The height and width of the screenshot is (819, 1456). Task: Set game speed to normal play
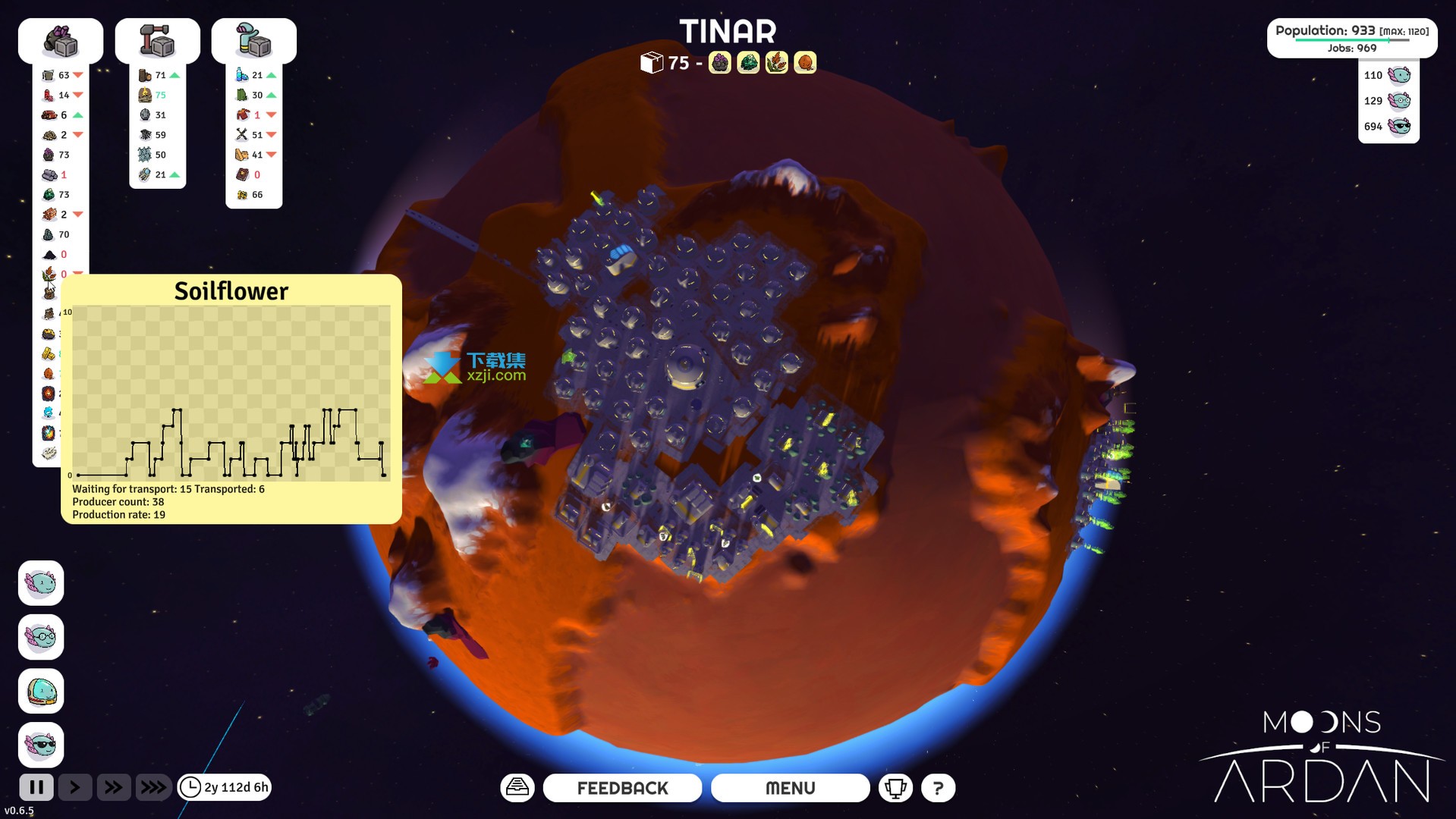point(75,787)
